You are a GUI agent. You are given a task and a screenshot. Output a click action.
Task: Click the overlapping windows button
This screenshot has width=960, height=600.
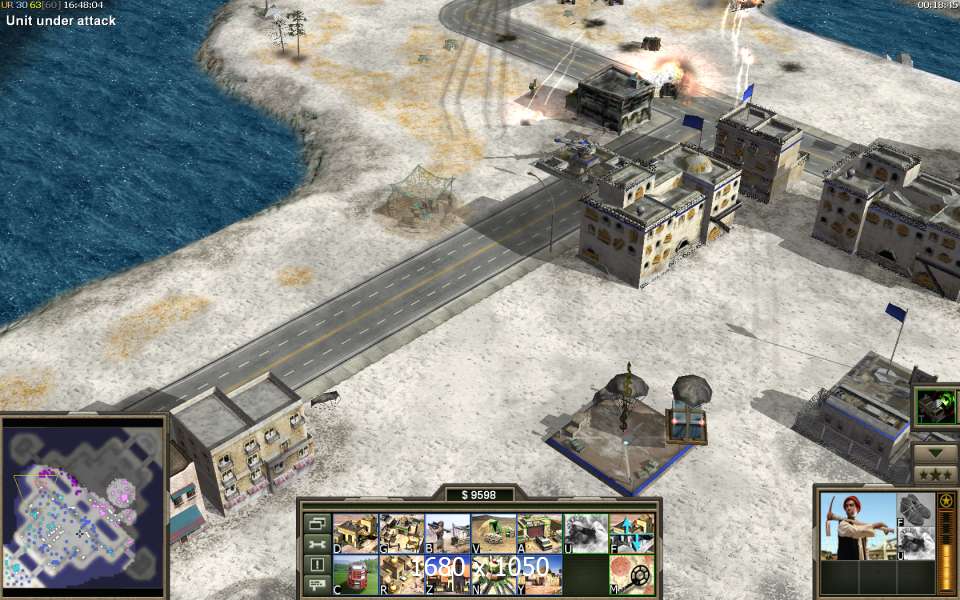click(x=317, y=524)
